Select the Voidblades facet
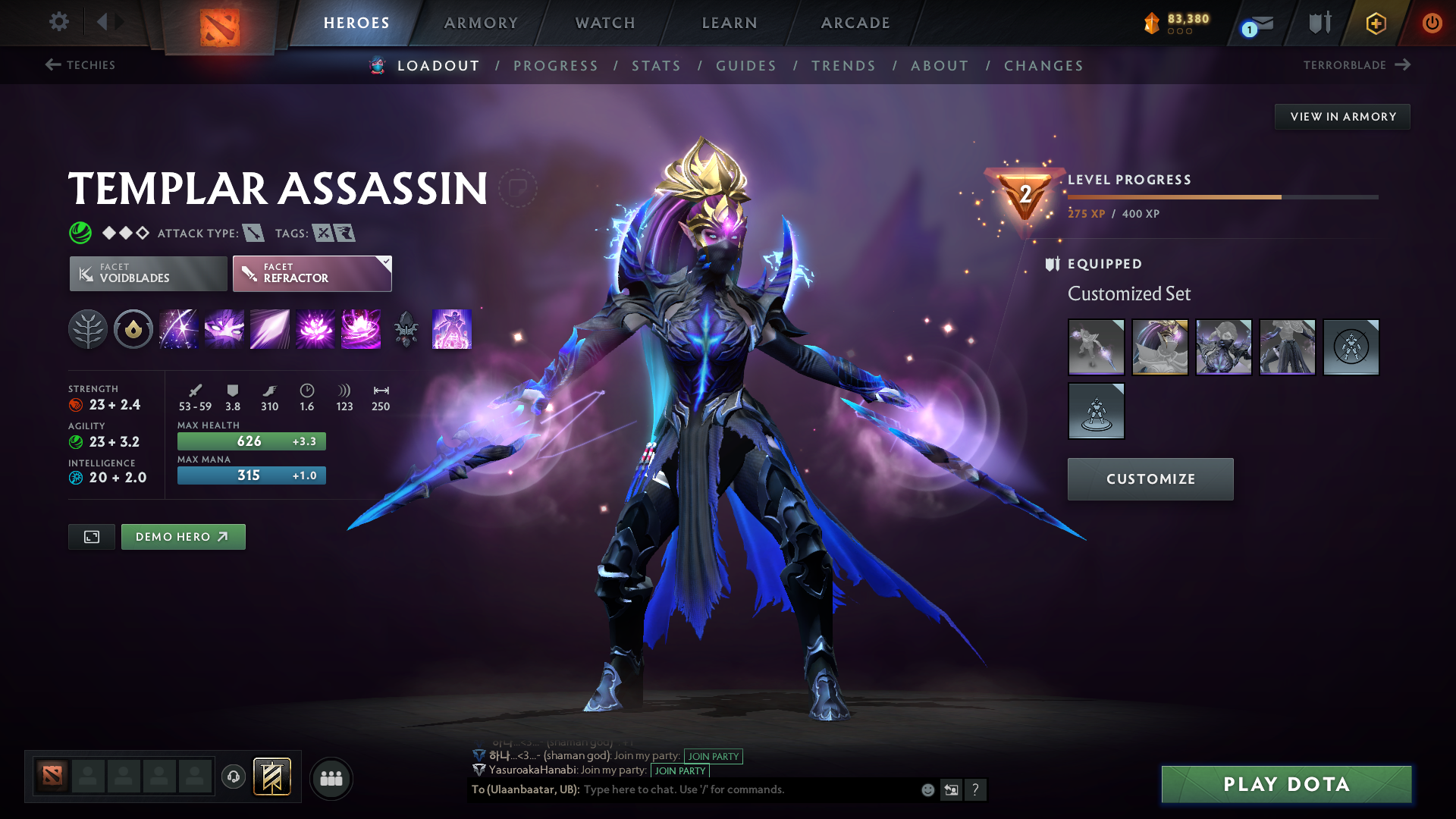1456x819 pixels. coord(147,273)
